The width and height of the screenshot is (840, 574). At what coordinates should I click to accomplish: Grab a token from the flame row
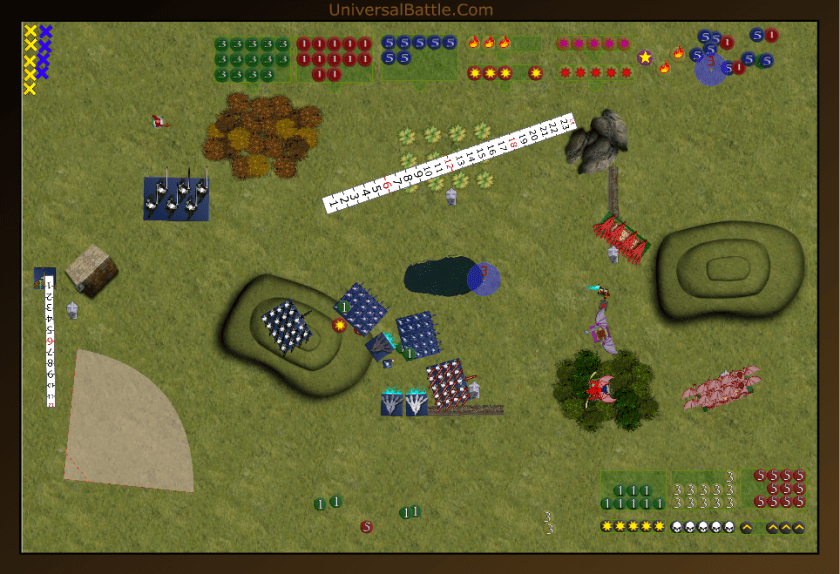pyautogui.click(x=489, y=43)
